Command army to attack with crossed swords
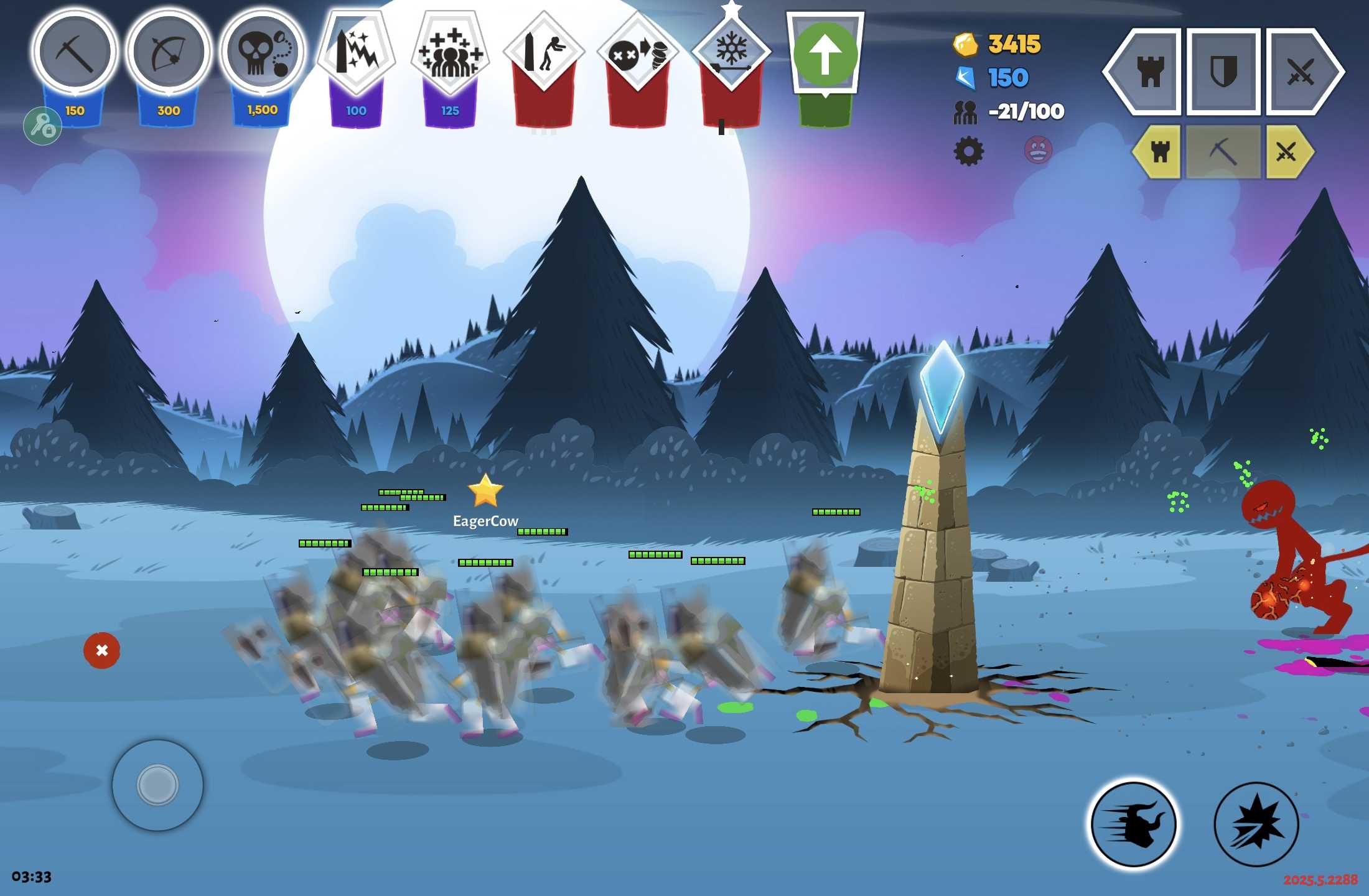 (1299, 72)
